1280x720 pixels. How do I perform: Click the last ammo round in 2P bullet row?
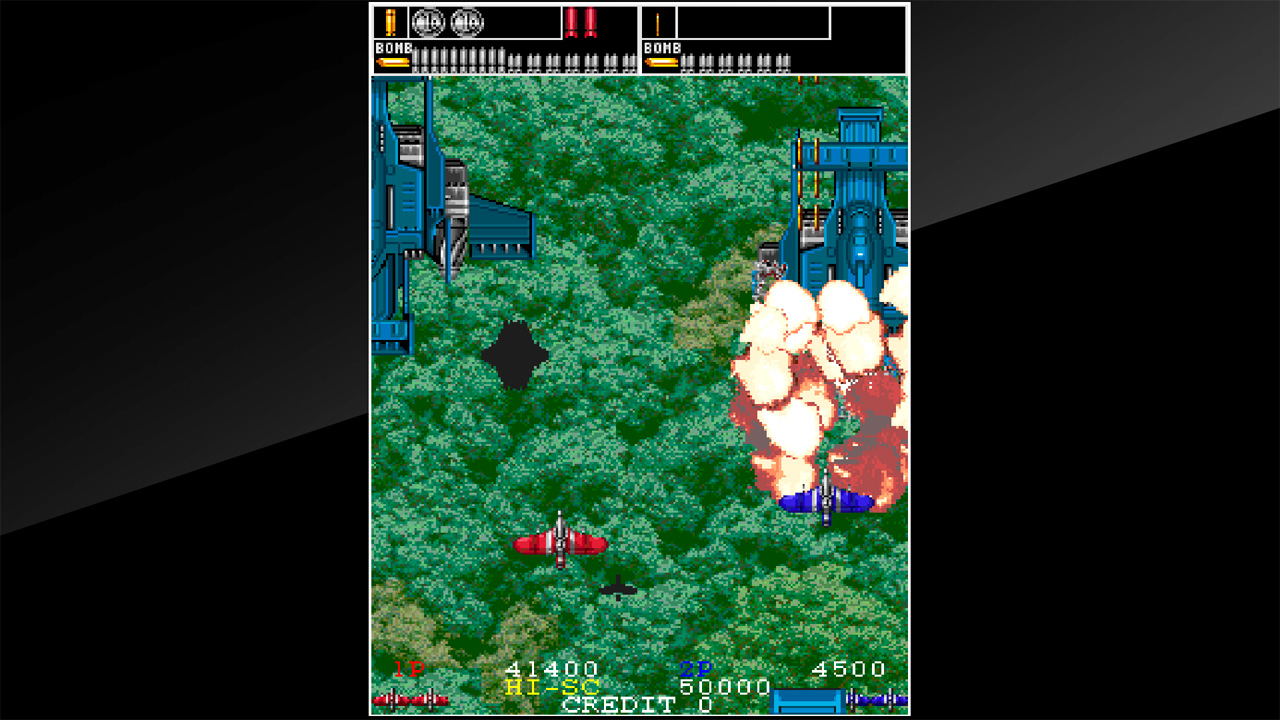coord(788,60)
